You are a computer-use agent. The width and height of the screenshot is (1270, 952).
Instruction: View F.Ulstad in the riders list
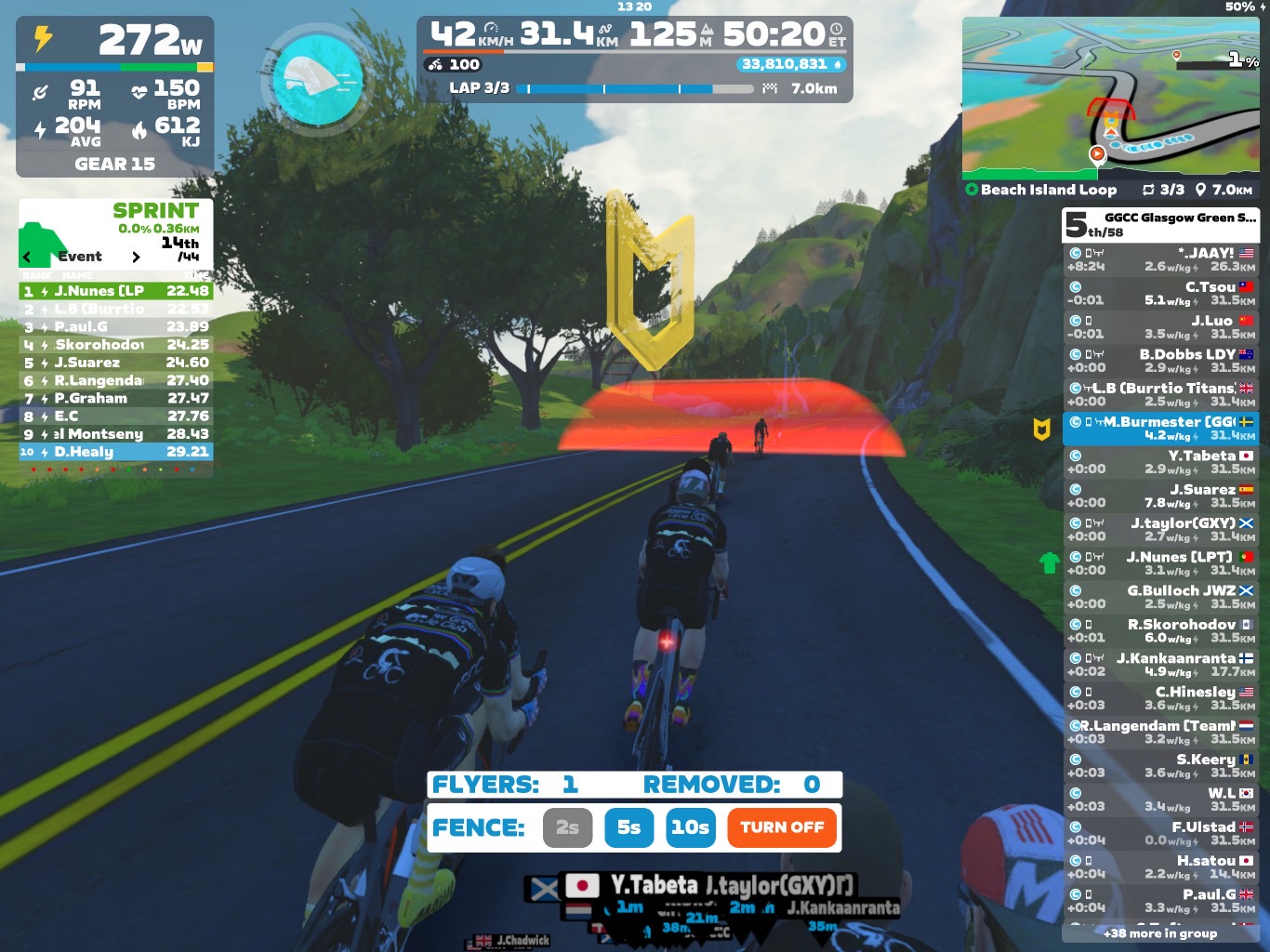point(1160,833)
